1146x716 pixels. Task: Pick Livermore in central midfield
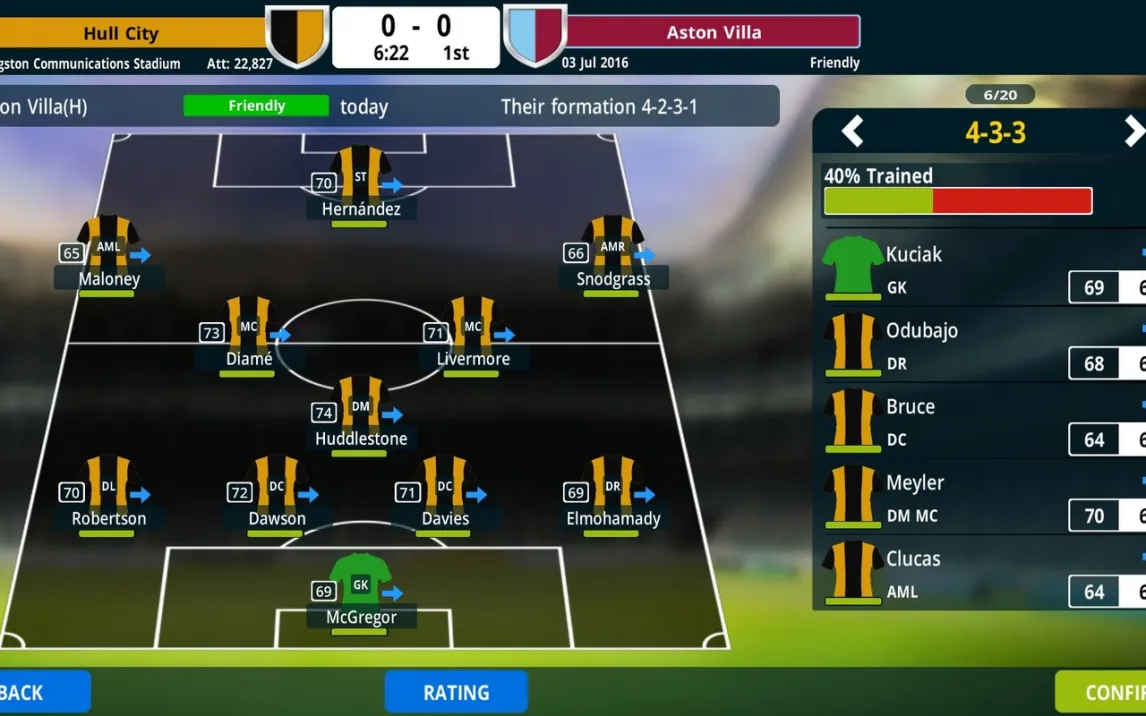tap(472, 328)
